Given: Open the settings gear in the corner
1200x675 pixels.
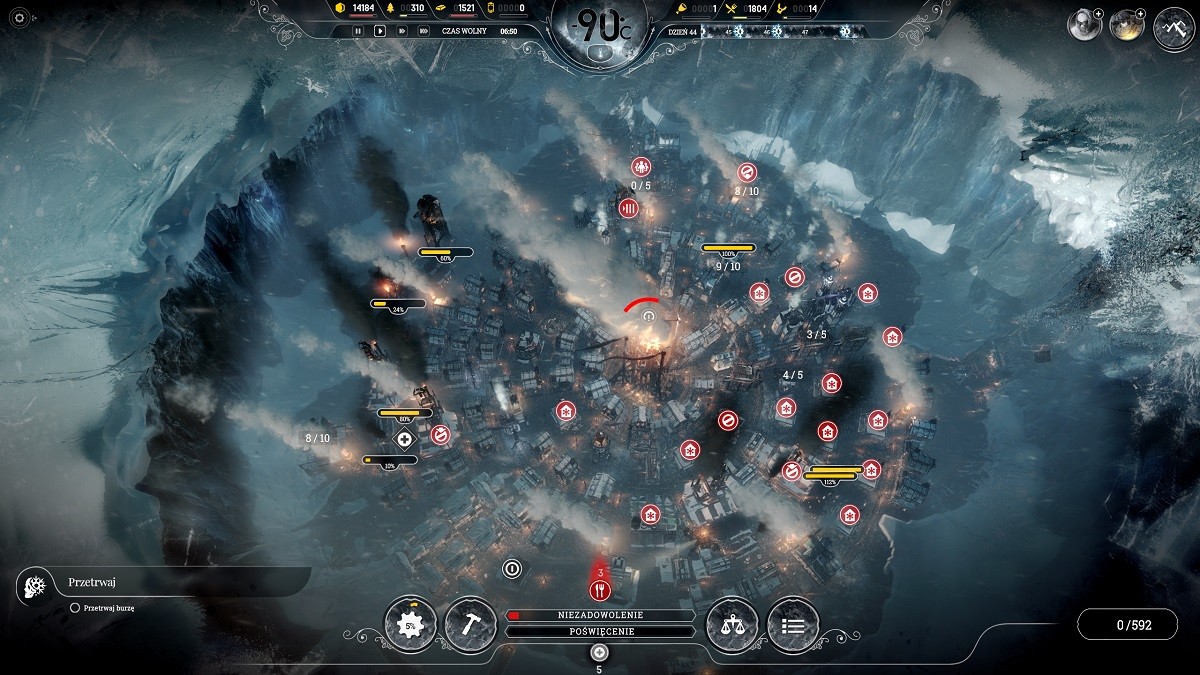Looking at the screenshot, I should point(17,18).
